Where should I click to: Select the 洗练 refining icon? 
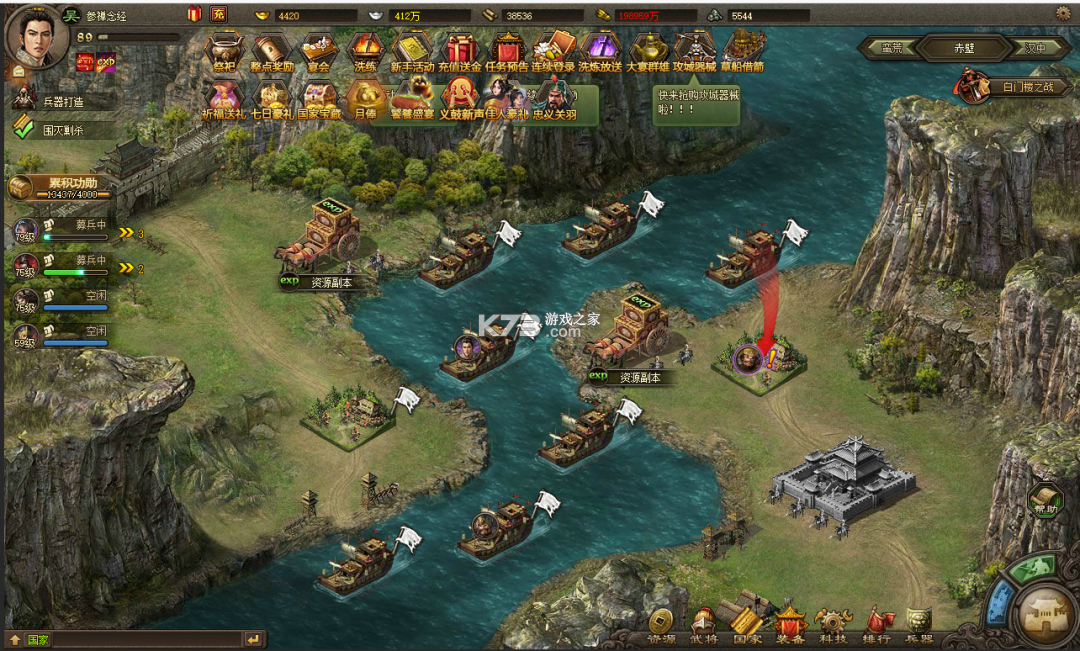[365, 51]
